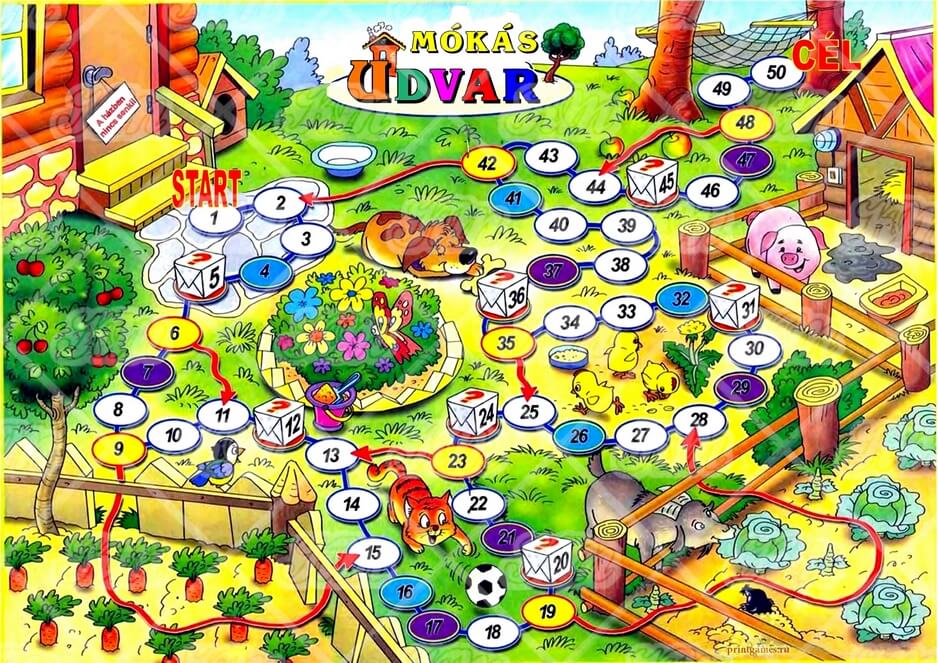The image size is (938, 663).
Task: Select the yellow space numbered 35
Action: (x=506, y=343)
